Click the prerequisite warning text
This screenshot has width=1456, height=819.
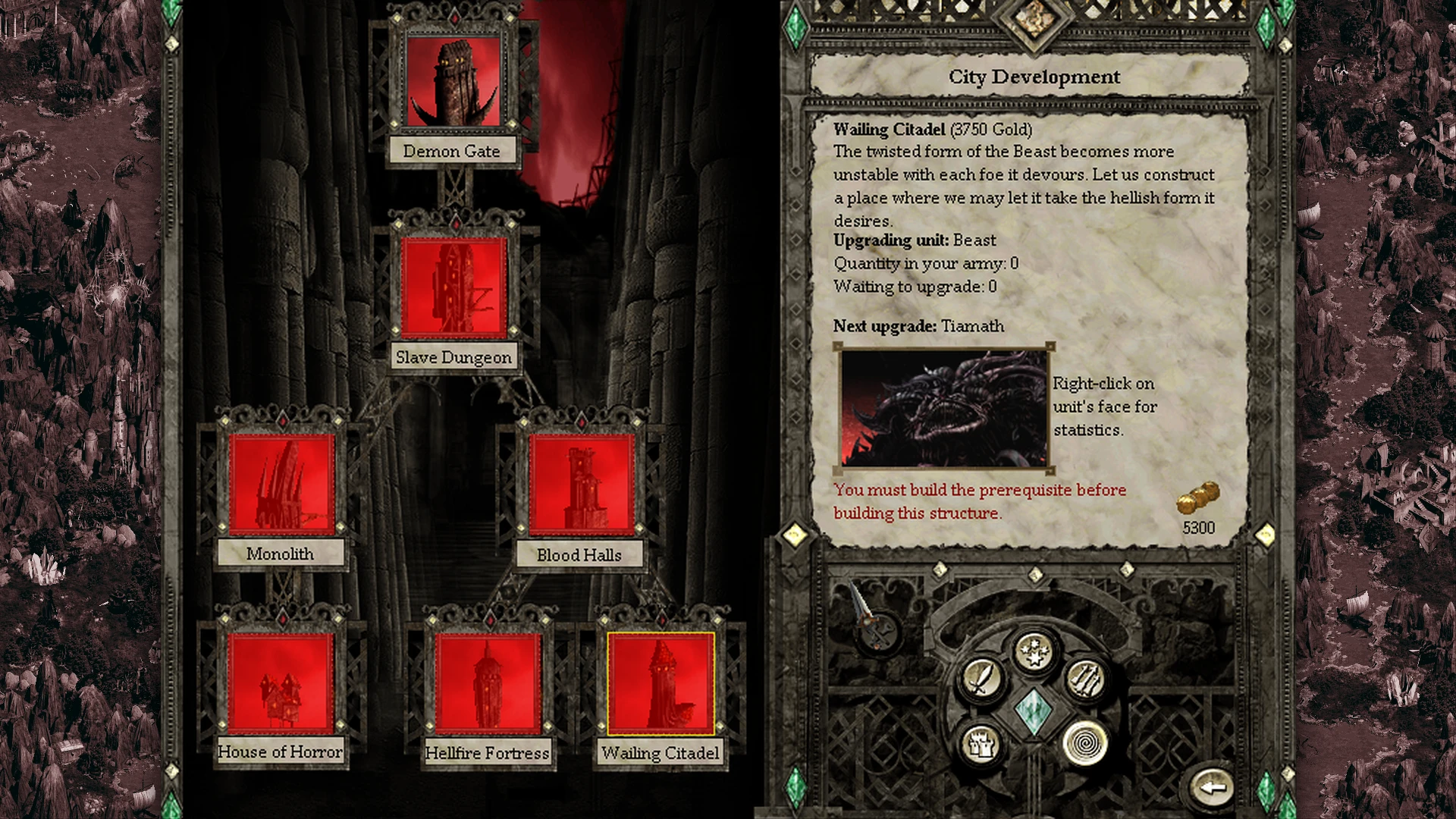978,500
